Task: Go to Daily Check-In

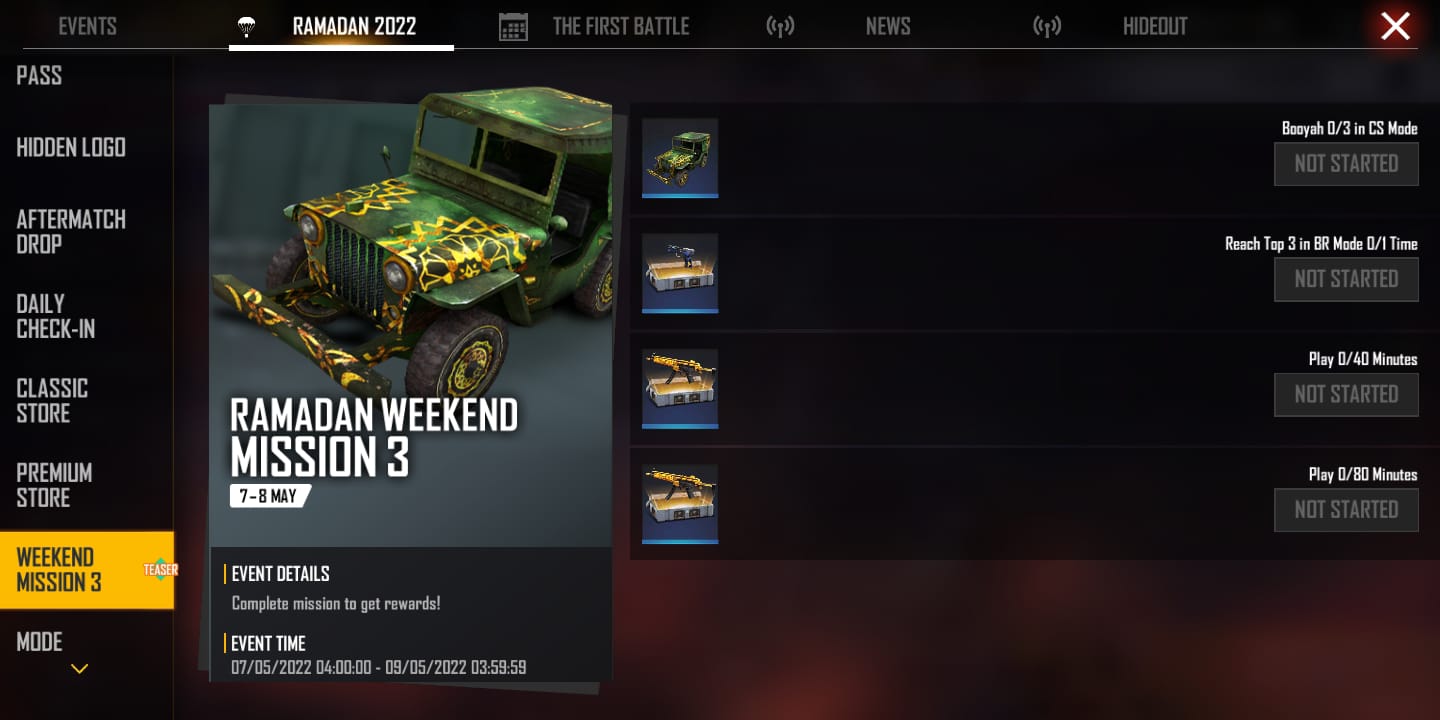Action: [56, 316]
